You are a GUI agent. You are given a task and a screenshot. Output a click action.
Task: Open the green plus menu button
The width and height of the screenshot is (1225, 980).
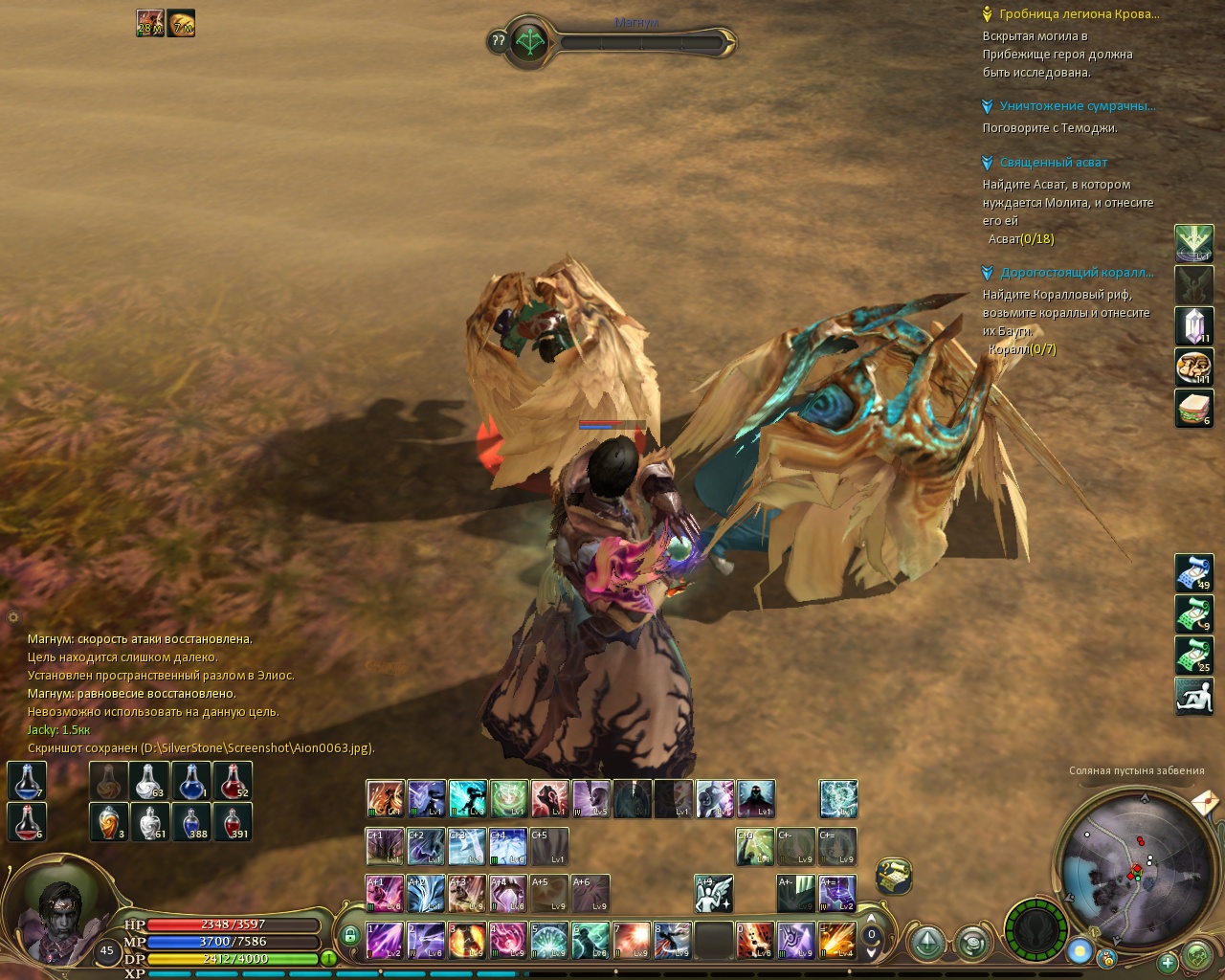(1168, 962)
